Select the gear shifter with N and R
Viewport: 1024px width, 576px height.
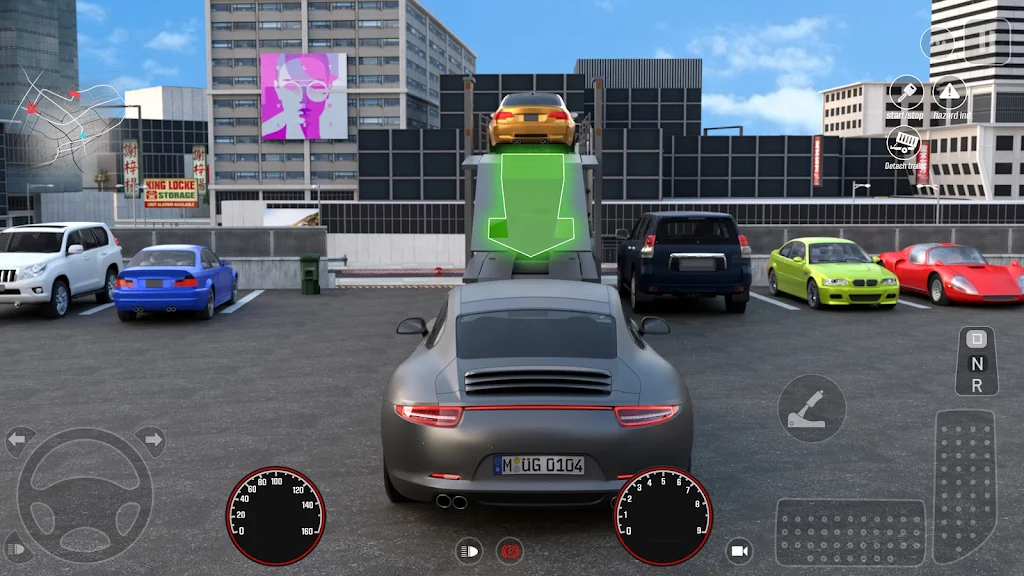coord(976,361)
